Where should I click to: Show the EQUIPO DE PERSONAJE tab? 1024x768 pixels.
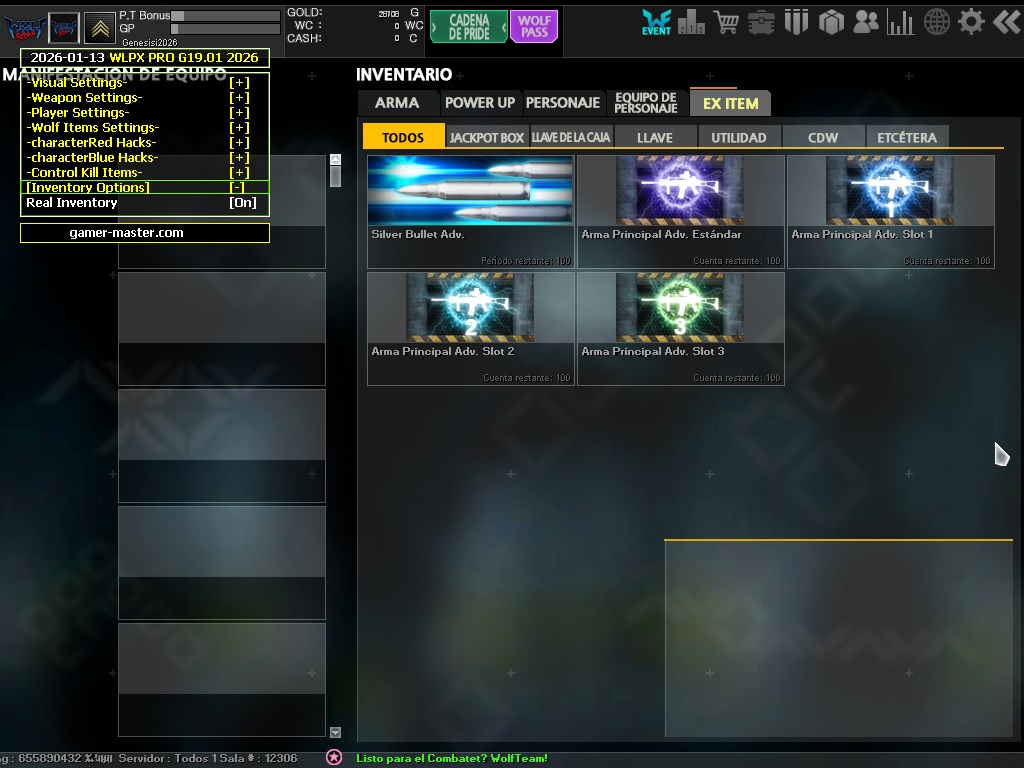pos(646,103)
